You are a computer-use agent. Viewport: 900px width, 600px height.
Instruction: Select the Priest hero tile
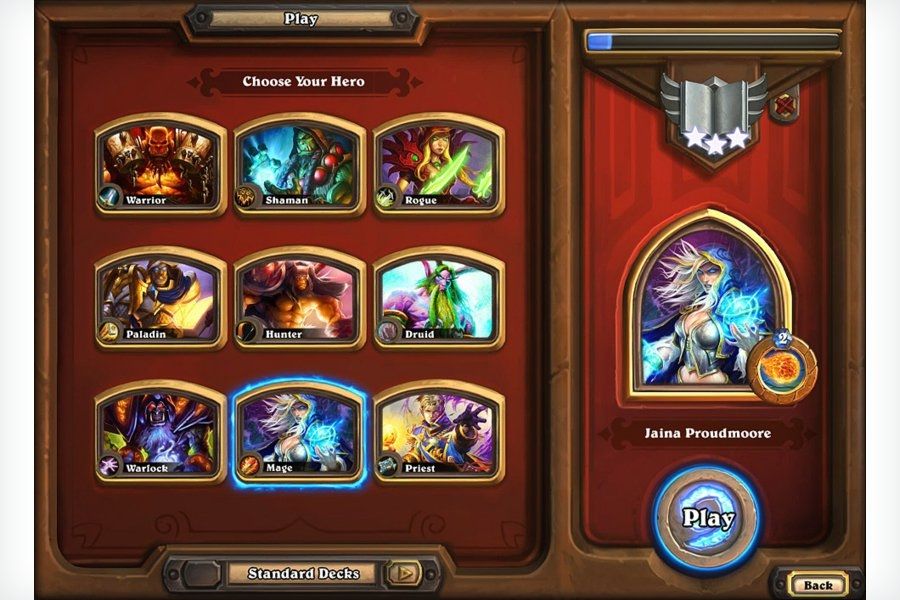pos(438,432)
